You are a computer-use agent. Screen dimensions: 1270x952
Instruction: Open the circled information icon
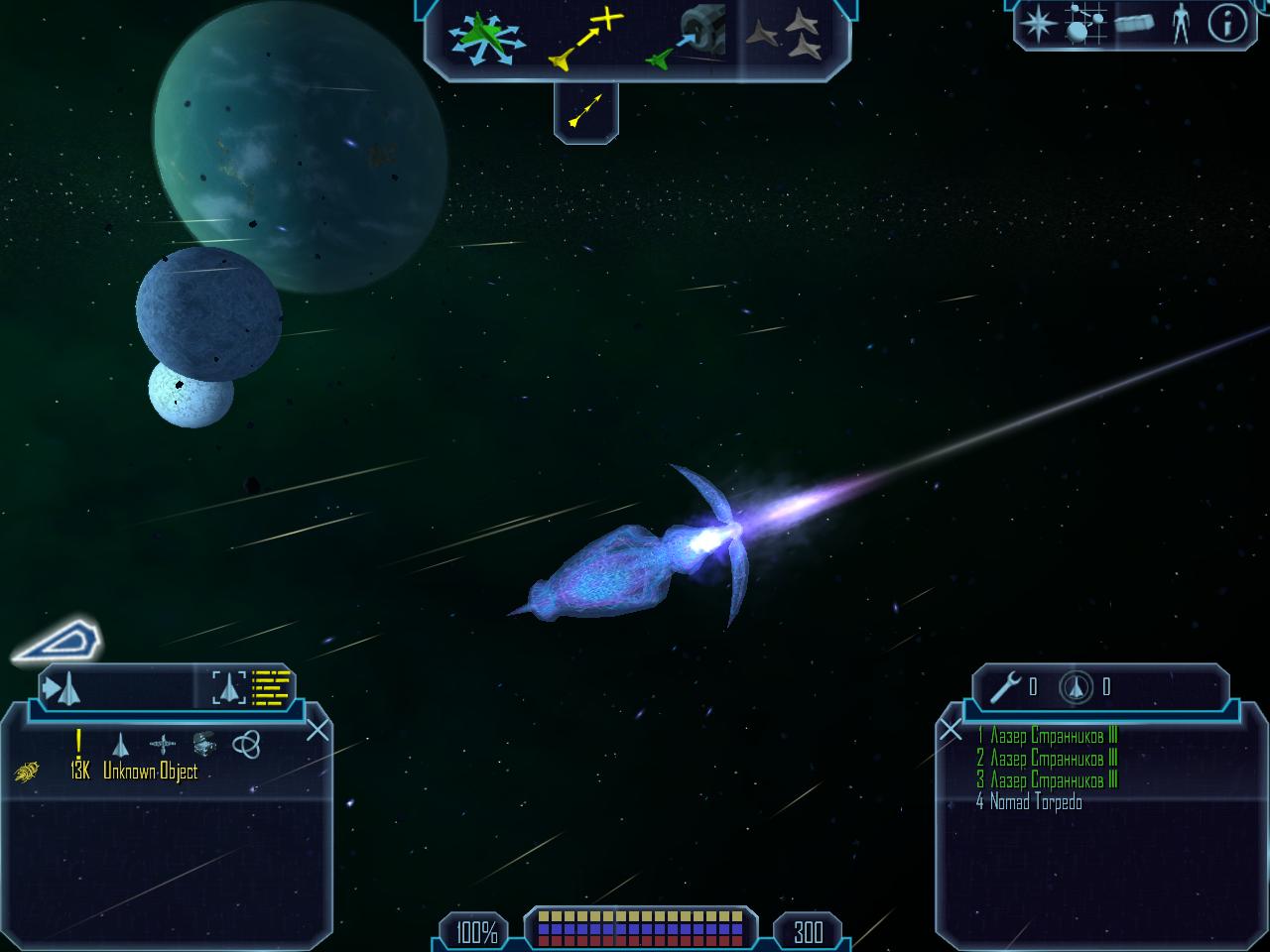click(1226, 23)
